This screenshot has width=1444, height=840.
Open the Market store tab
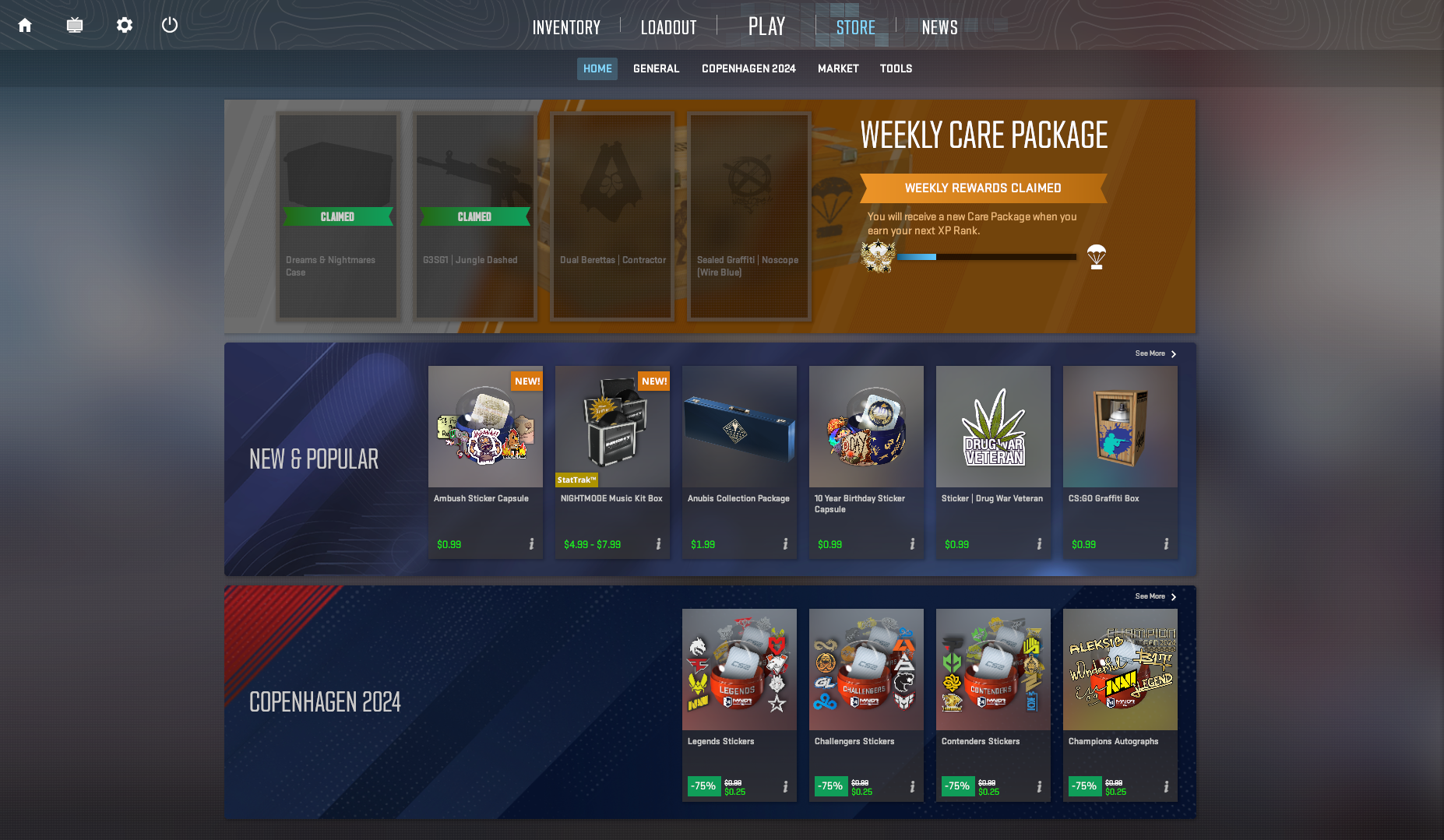838,69
